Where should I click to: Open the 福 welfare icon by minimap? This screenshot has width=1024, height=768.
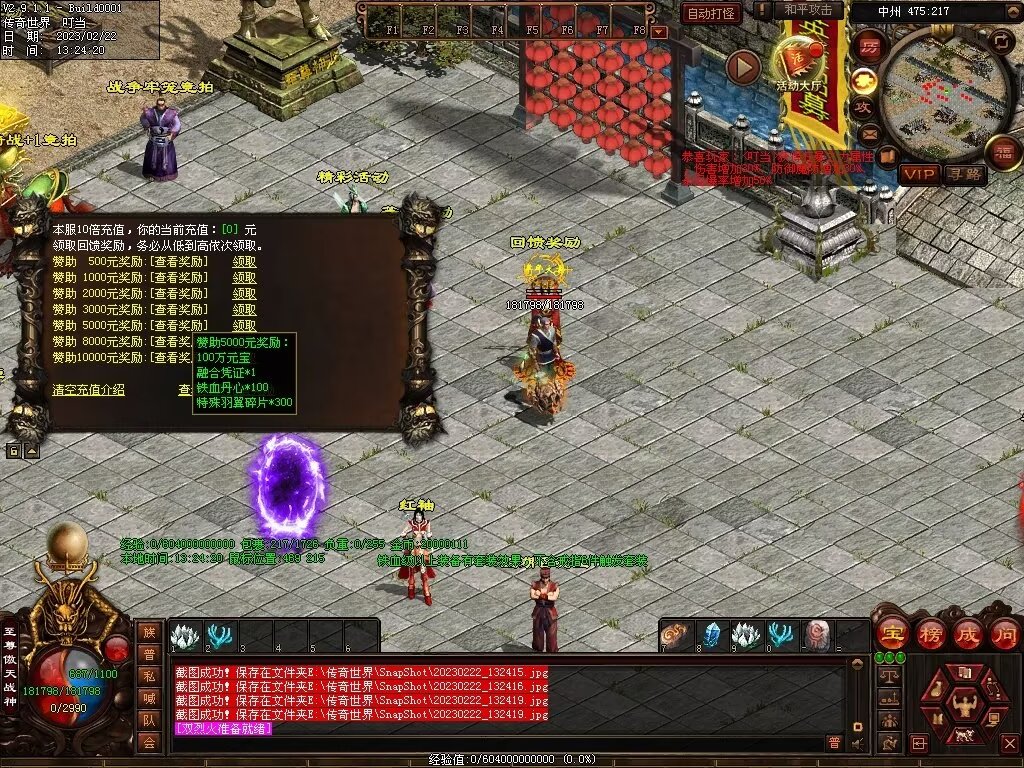click(x=1003, y=152)
